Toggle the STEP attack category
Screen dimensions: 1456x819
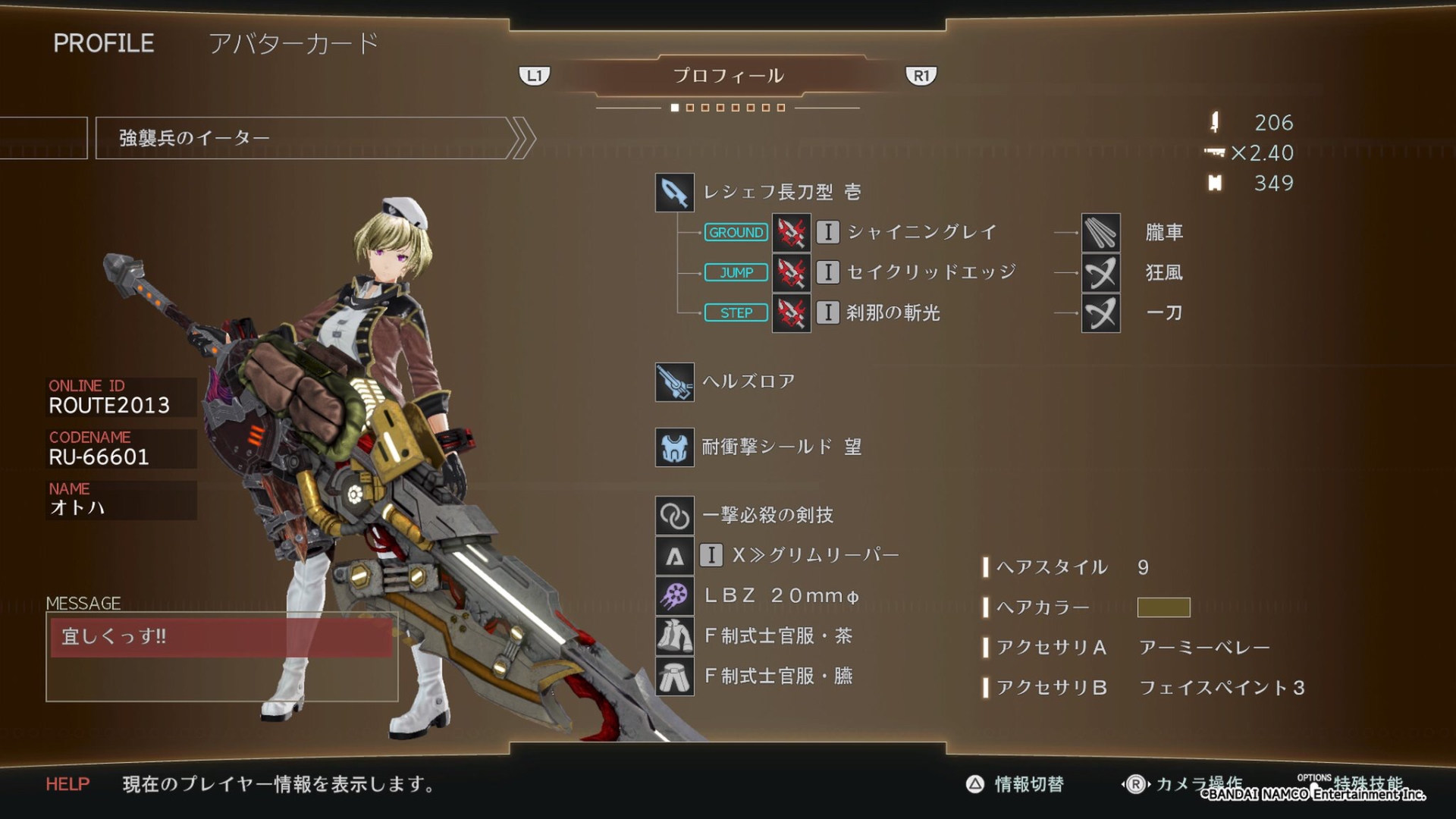(x=735, y=312)
